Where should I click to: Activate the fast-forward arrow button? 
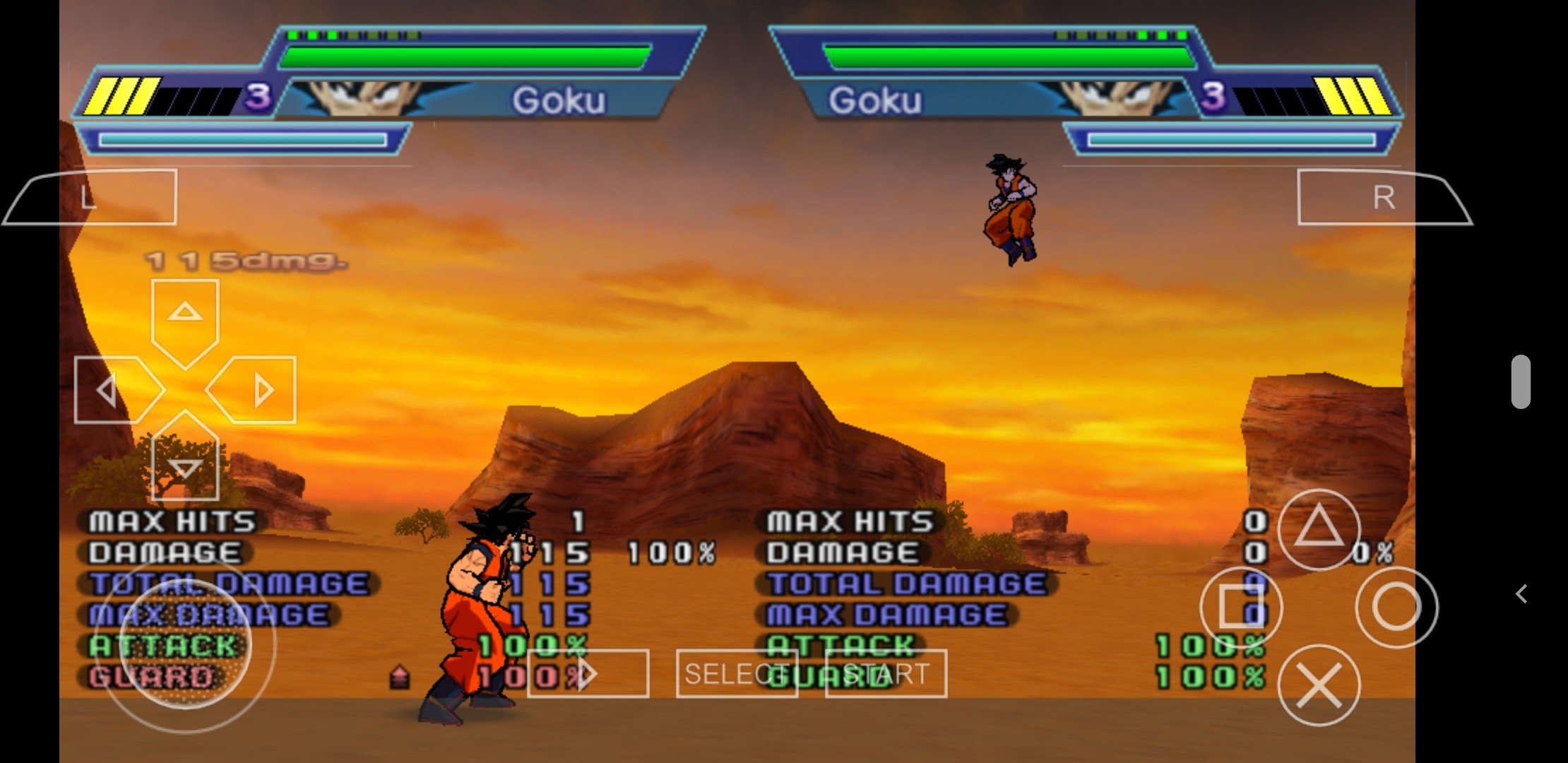coord(588,673)
